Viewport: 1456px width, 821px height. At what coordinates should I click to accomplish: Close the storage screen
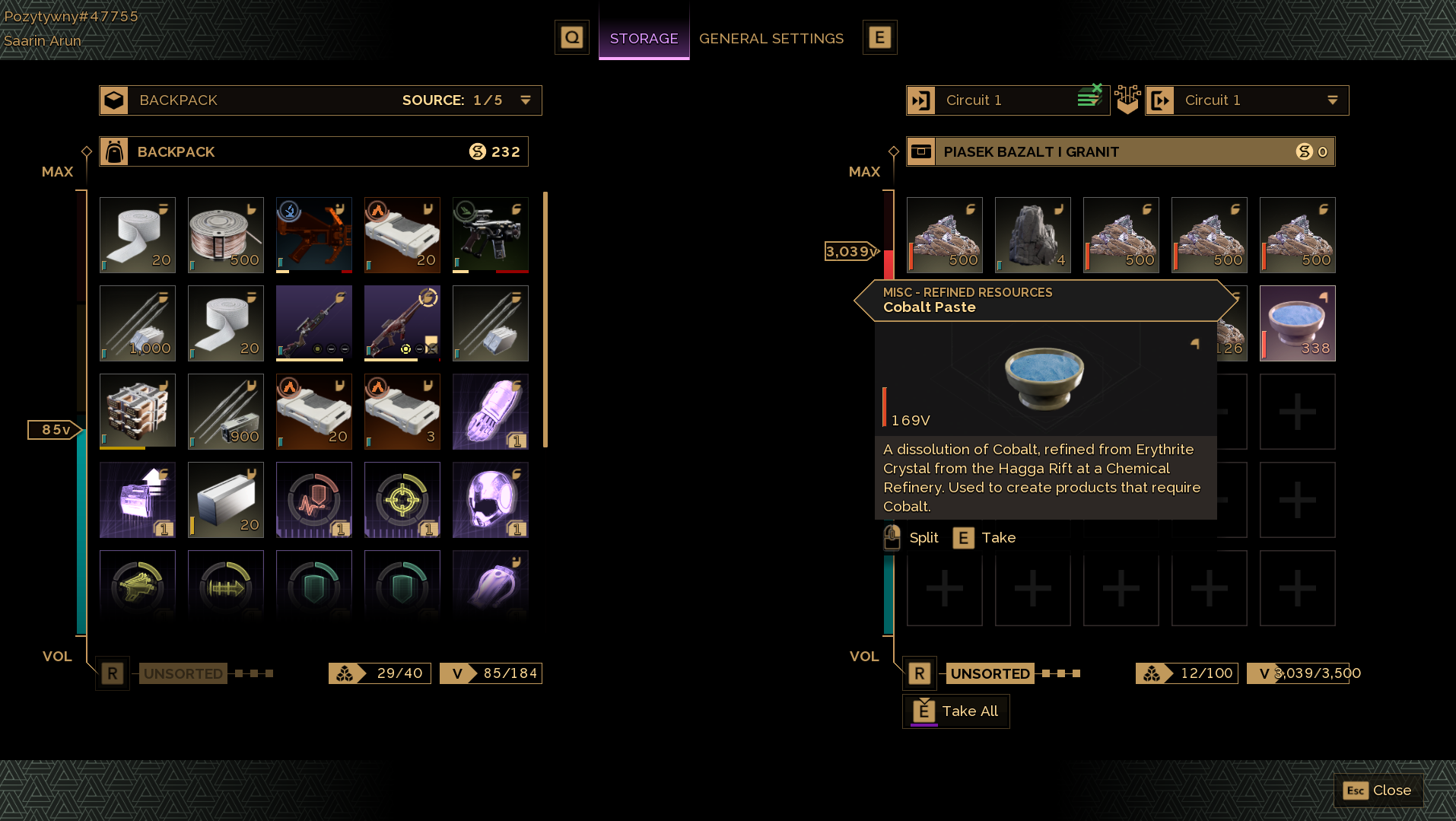[1378, 791]
